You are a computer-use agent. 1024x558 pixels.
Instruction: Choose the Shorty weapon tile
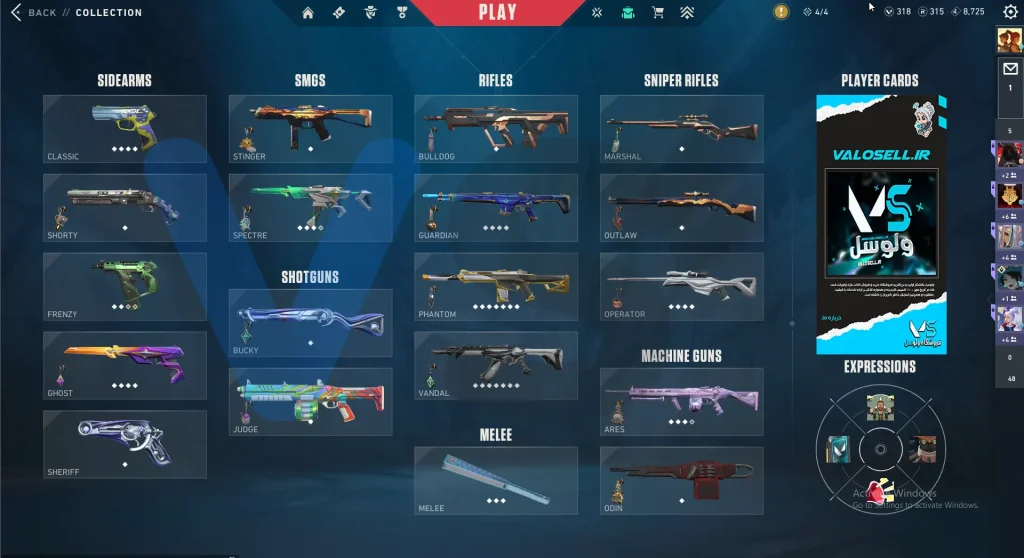coord(125,208)
